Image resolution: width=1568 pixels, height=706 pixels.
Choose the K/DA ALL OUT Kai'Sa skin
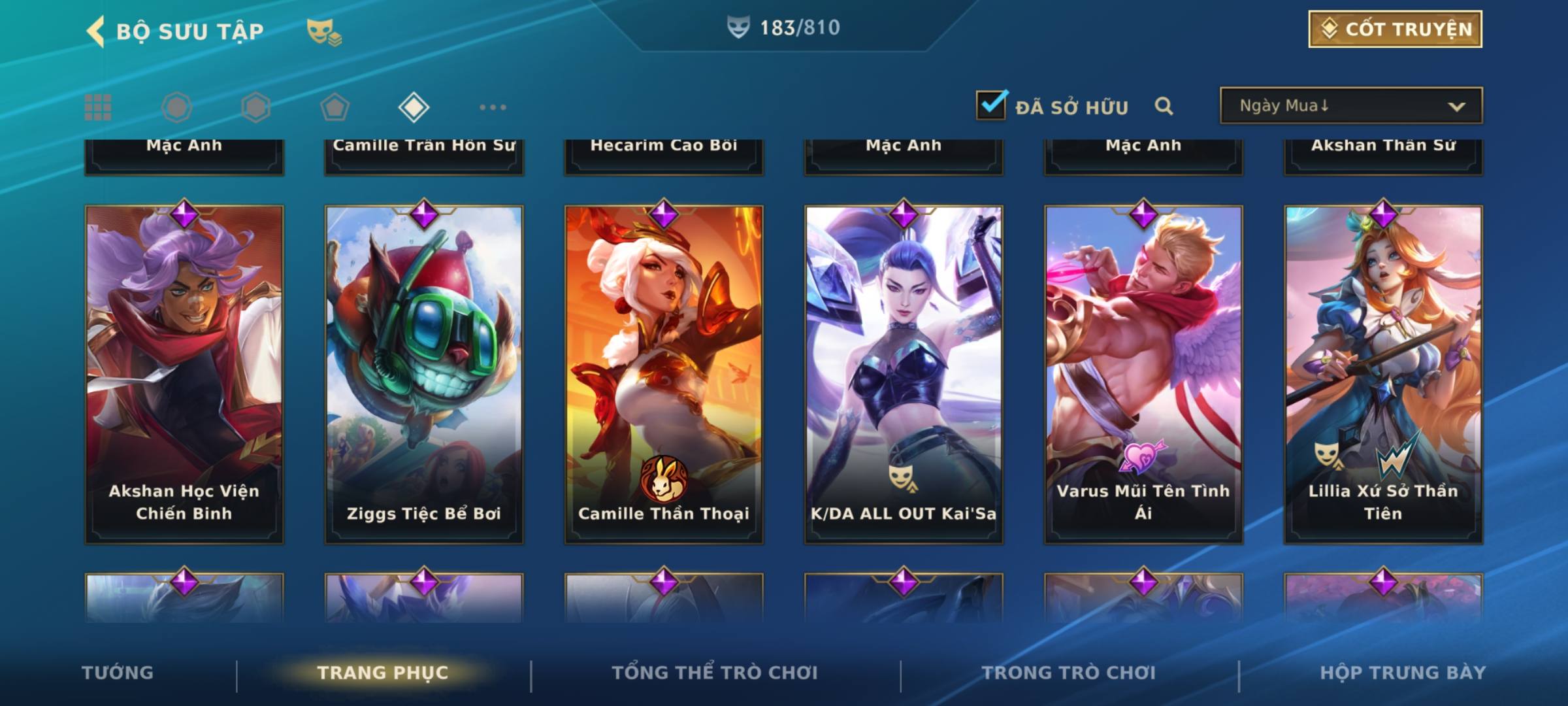click(904, 374)
